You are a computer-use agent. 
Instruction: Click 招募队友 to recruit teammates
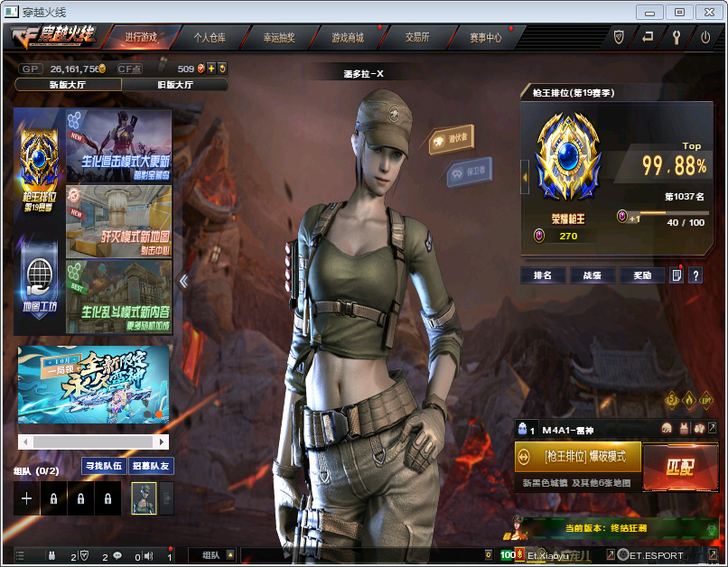pyautogui.click(x=151, y=465)
